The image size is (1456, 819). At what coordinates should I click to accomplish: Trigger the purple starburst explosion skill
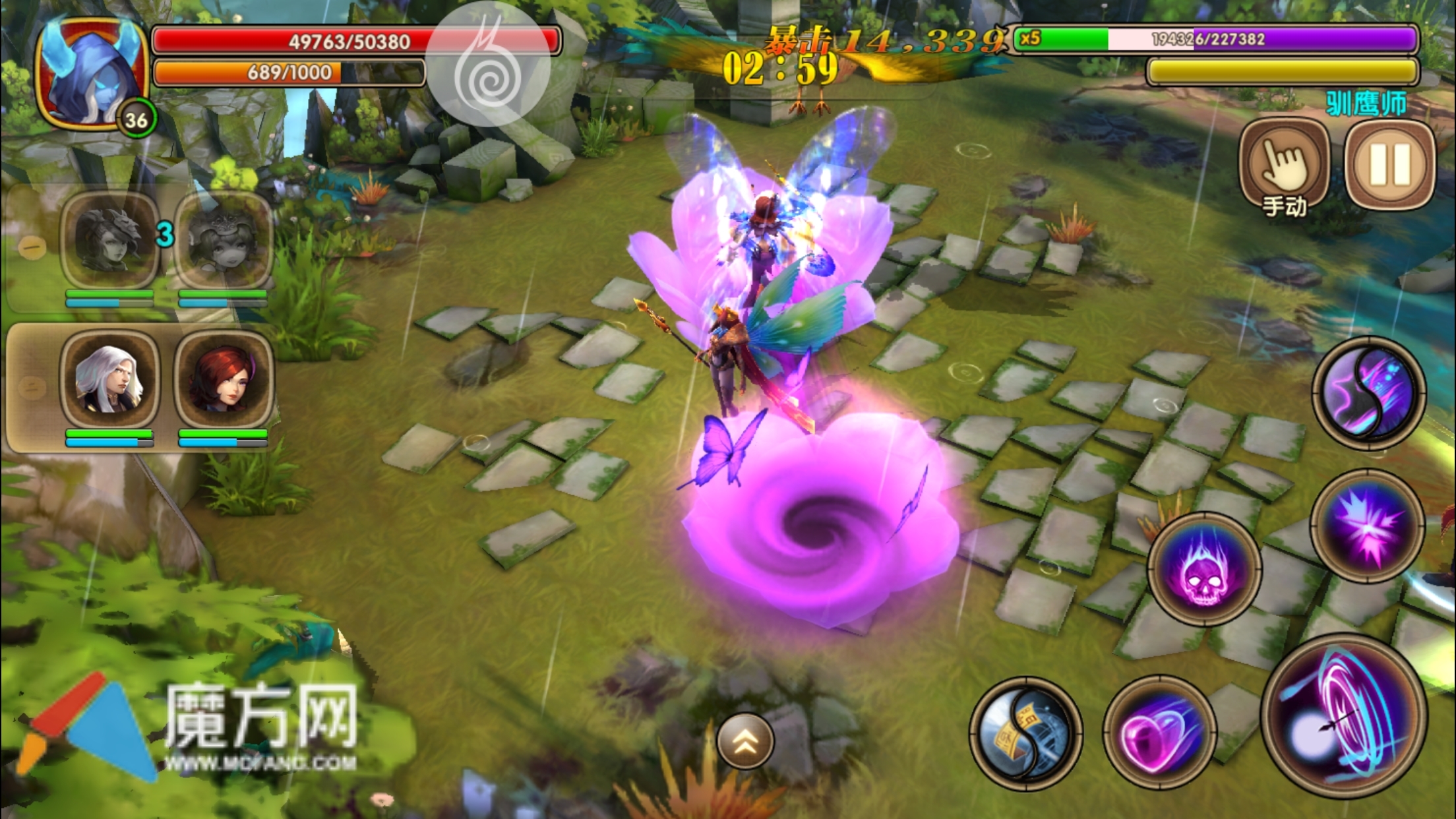1366,526
